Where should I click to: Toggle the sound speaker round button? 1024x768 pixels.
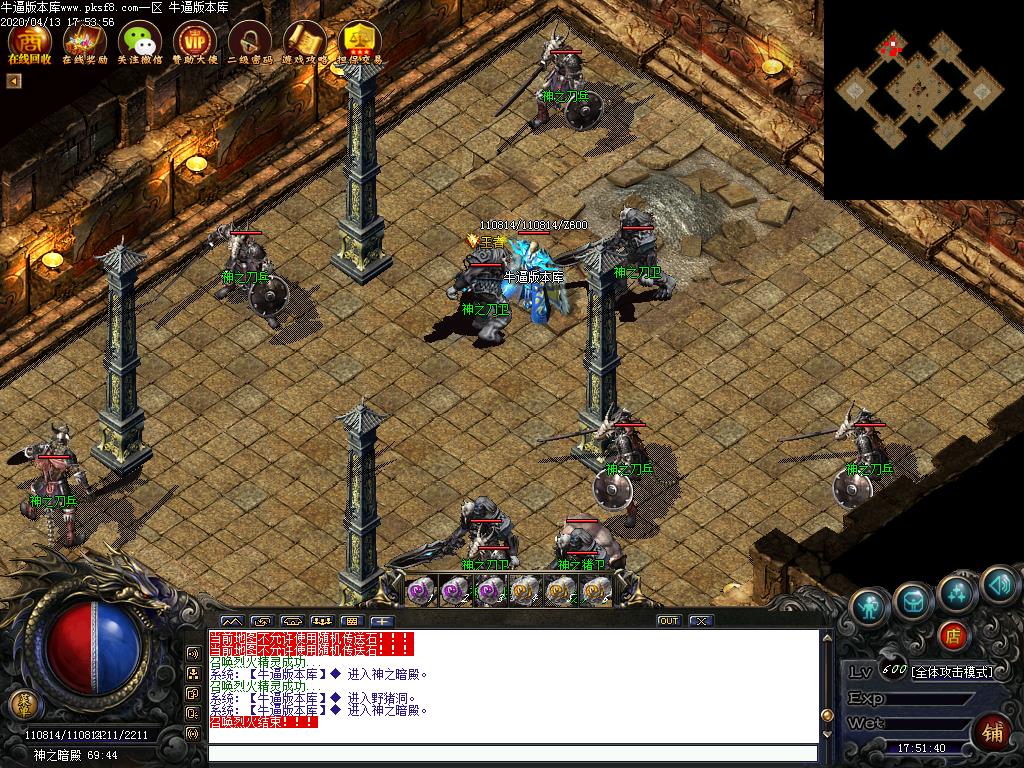coord(999,585)
